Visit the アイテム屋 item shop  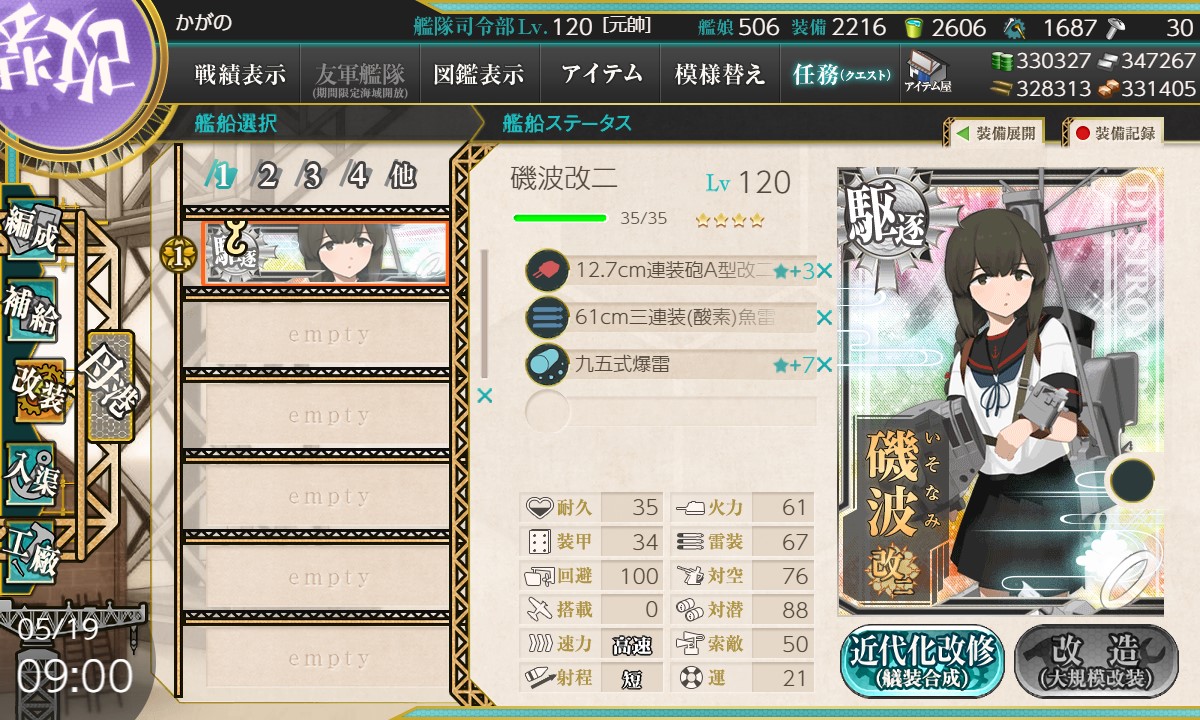(x=927, y=72)
